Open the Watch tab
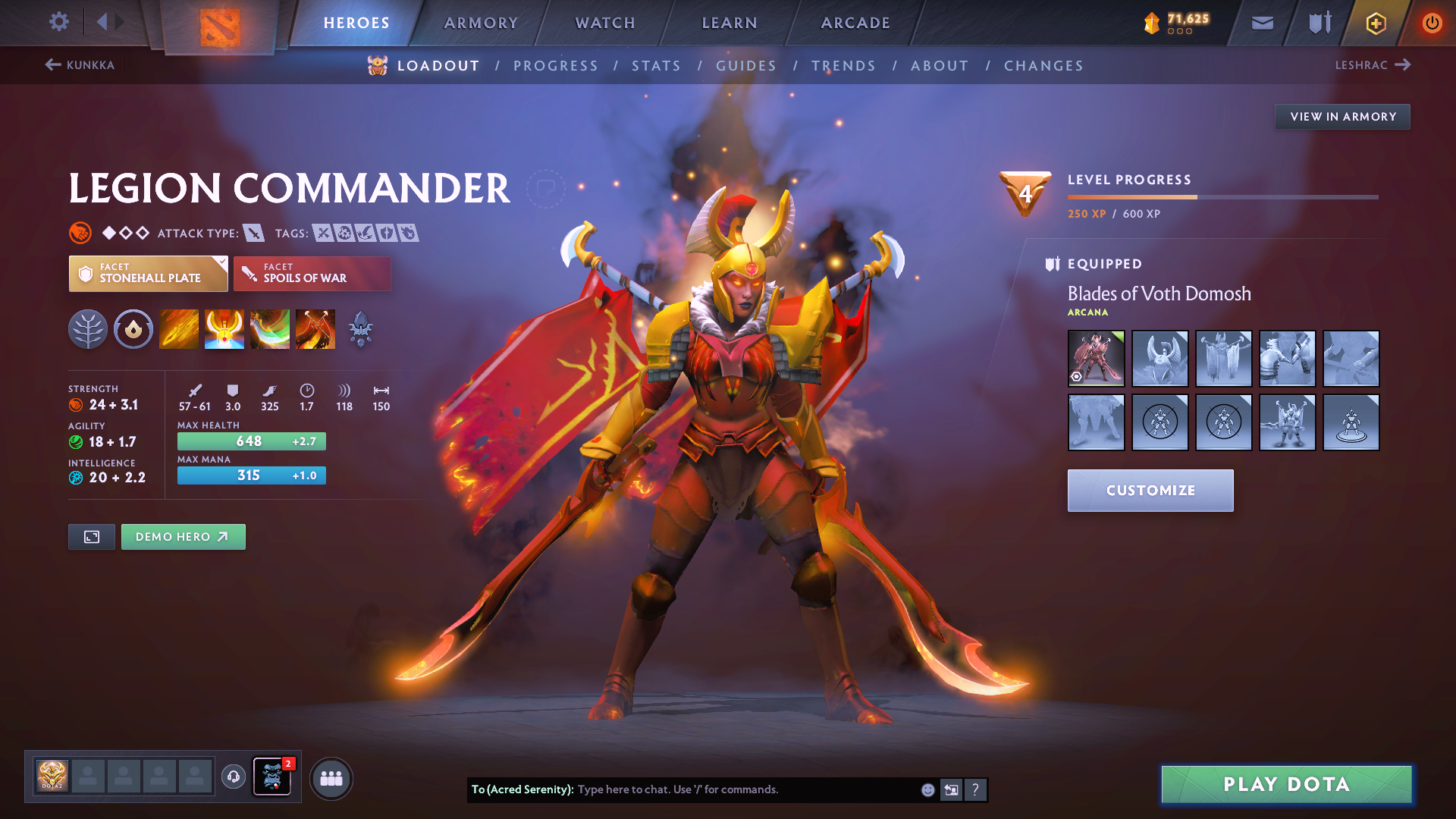 (x=605, y=23)
